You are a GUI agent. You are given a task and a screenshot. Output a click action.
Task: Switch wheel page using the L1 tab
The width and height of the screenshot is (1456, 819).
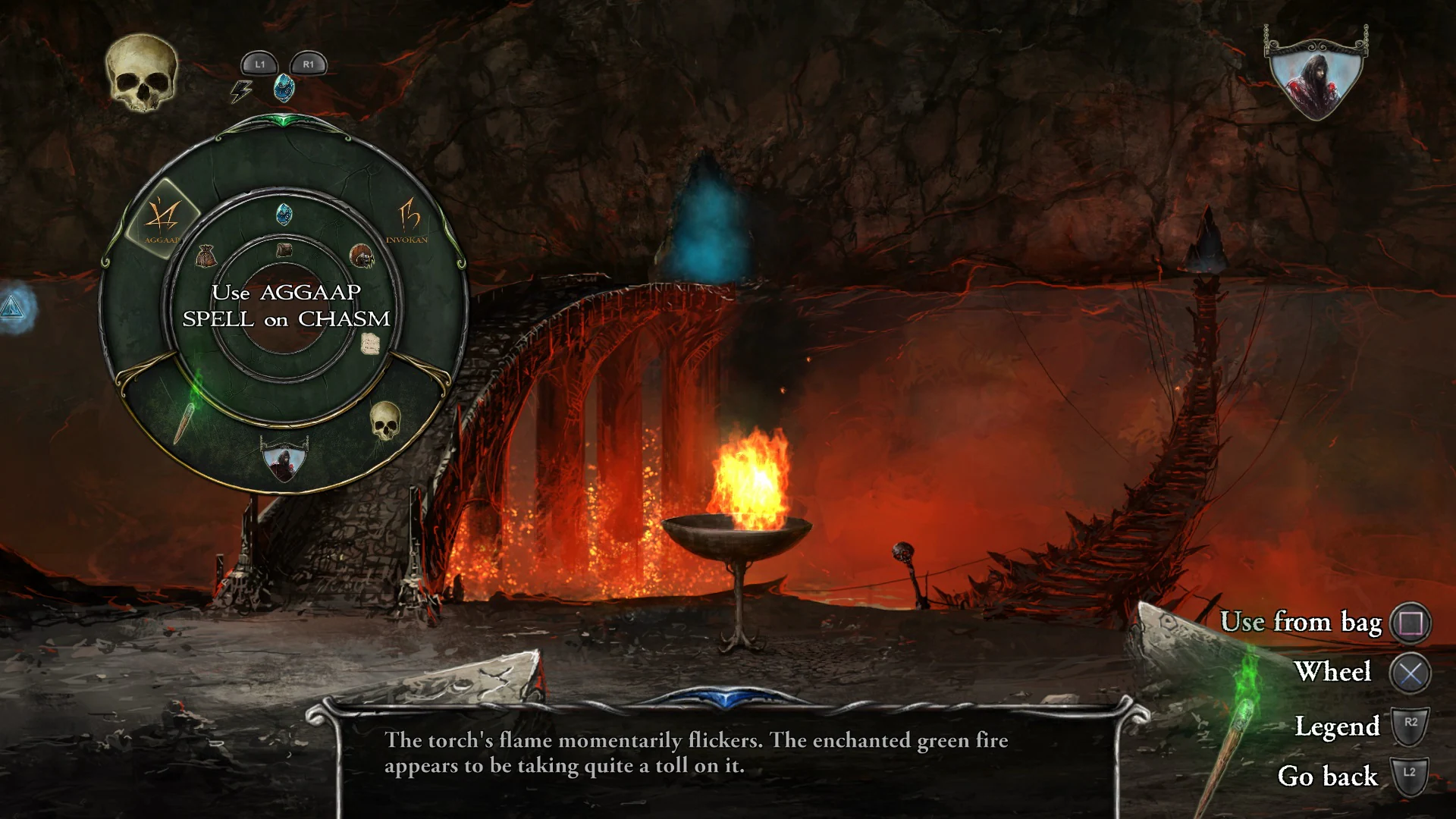[258, 64]
